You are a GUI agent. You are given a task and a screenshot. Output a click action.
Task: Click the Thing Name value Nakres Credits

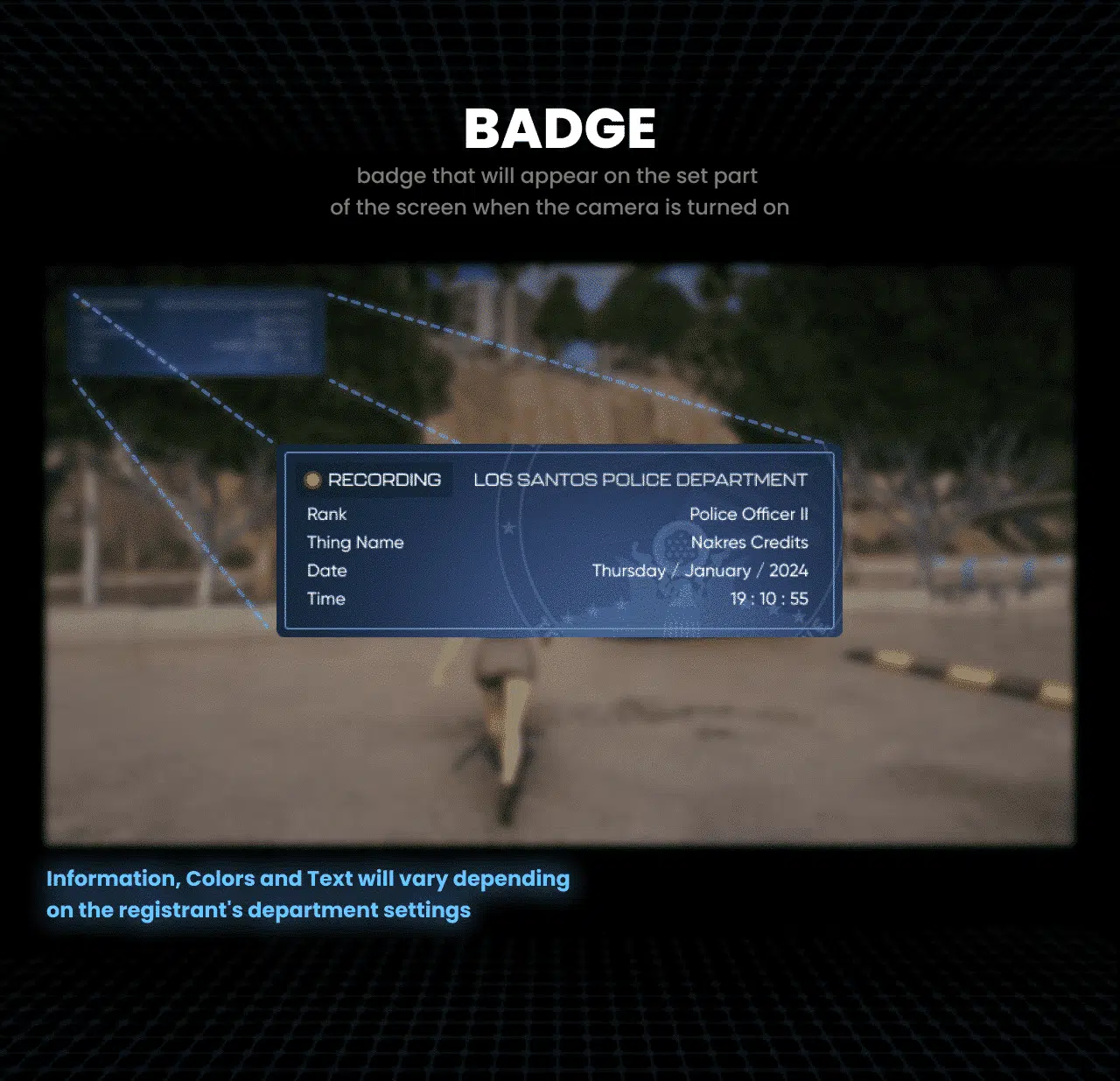coord(749,543)
